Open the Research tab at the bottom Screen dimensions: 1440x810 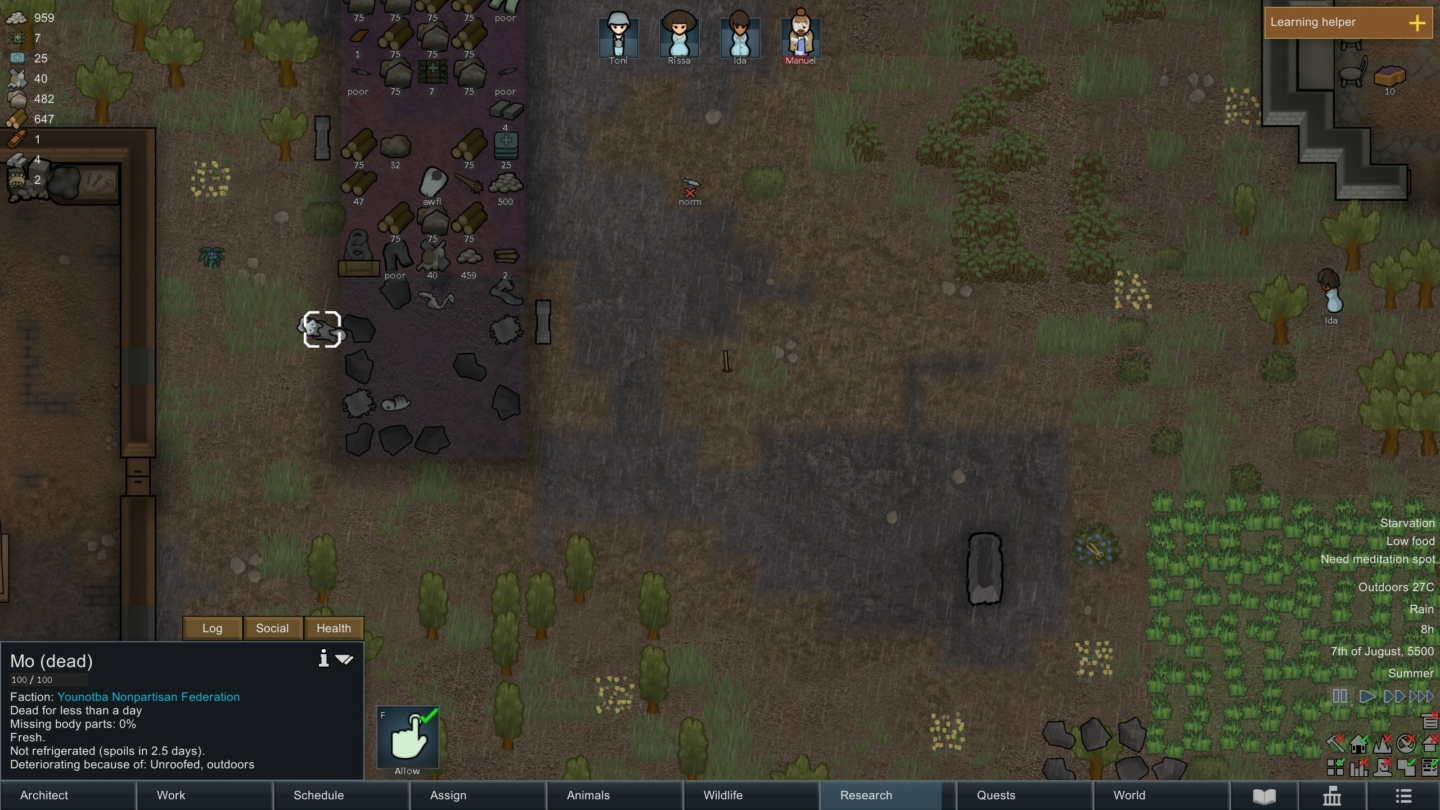[864, 795]
